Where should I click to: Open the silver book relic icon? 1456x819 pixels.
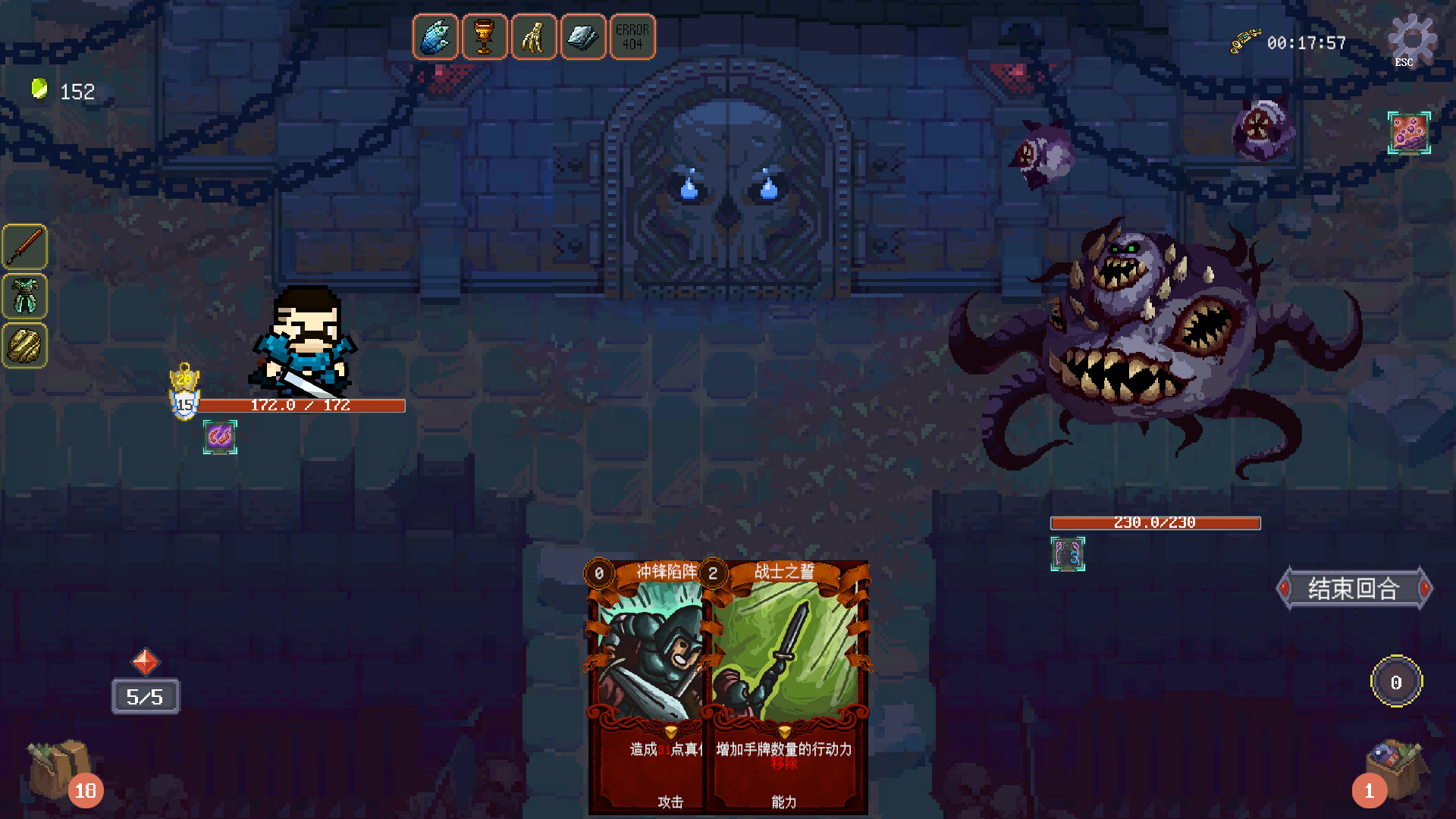coord(583,36)
